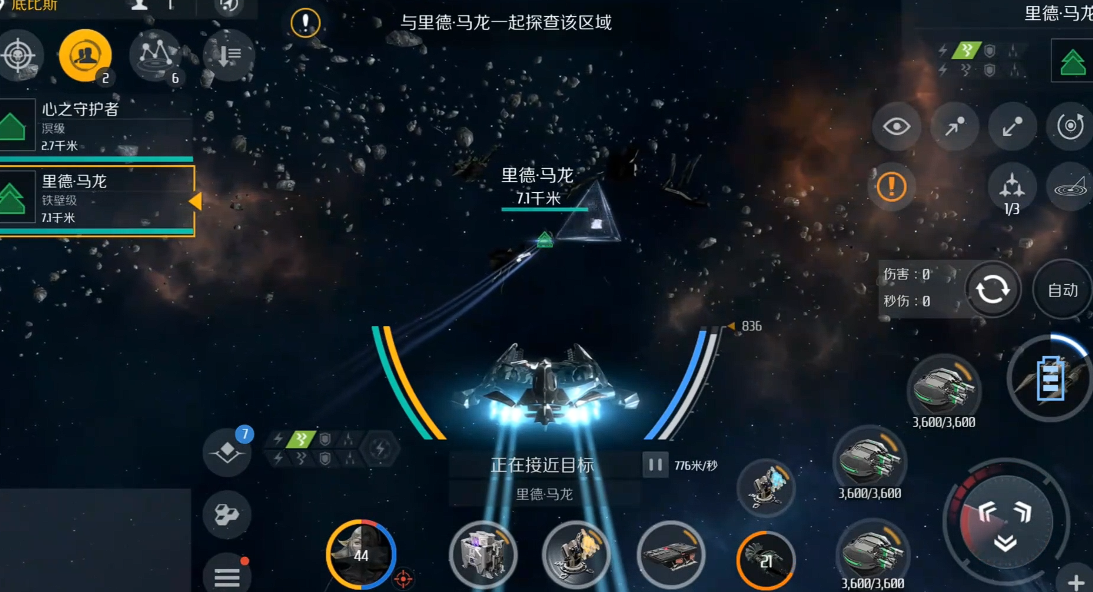This screenshot has height=592, width=1093.
Task: Toggle 自动 auto-combat button
Action: (1062, 290)
